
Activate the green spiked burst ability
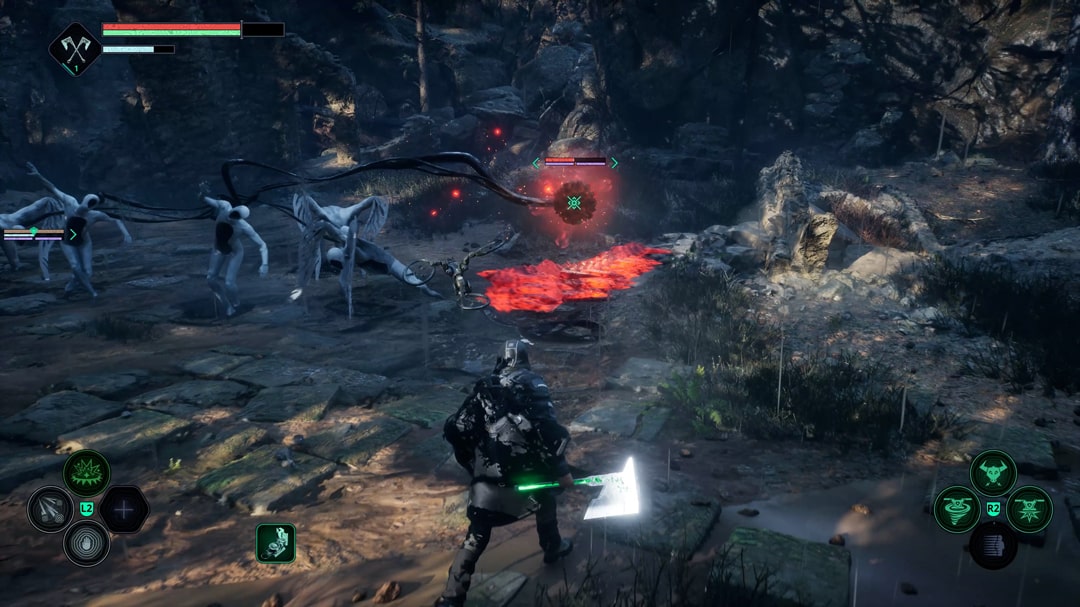(87, 473)
